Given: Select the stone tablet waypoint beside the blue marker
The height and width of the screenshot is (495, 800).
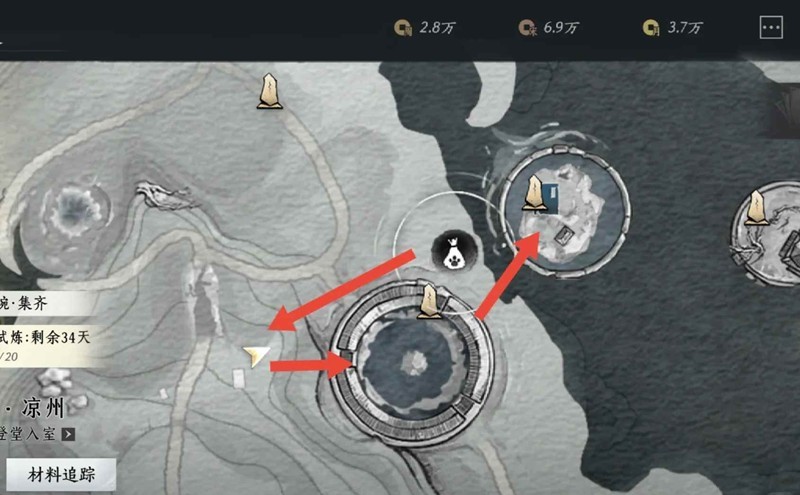Looking at the screenshot, I should coord(536,194).
